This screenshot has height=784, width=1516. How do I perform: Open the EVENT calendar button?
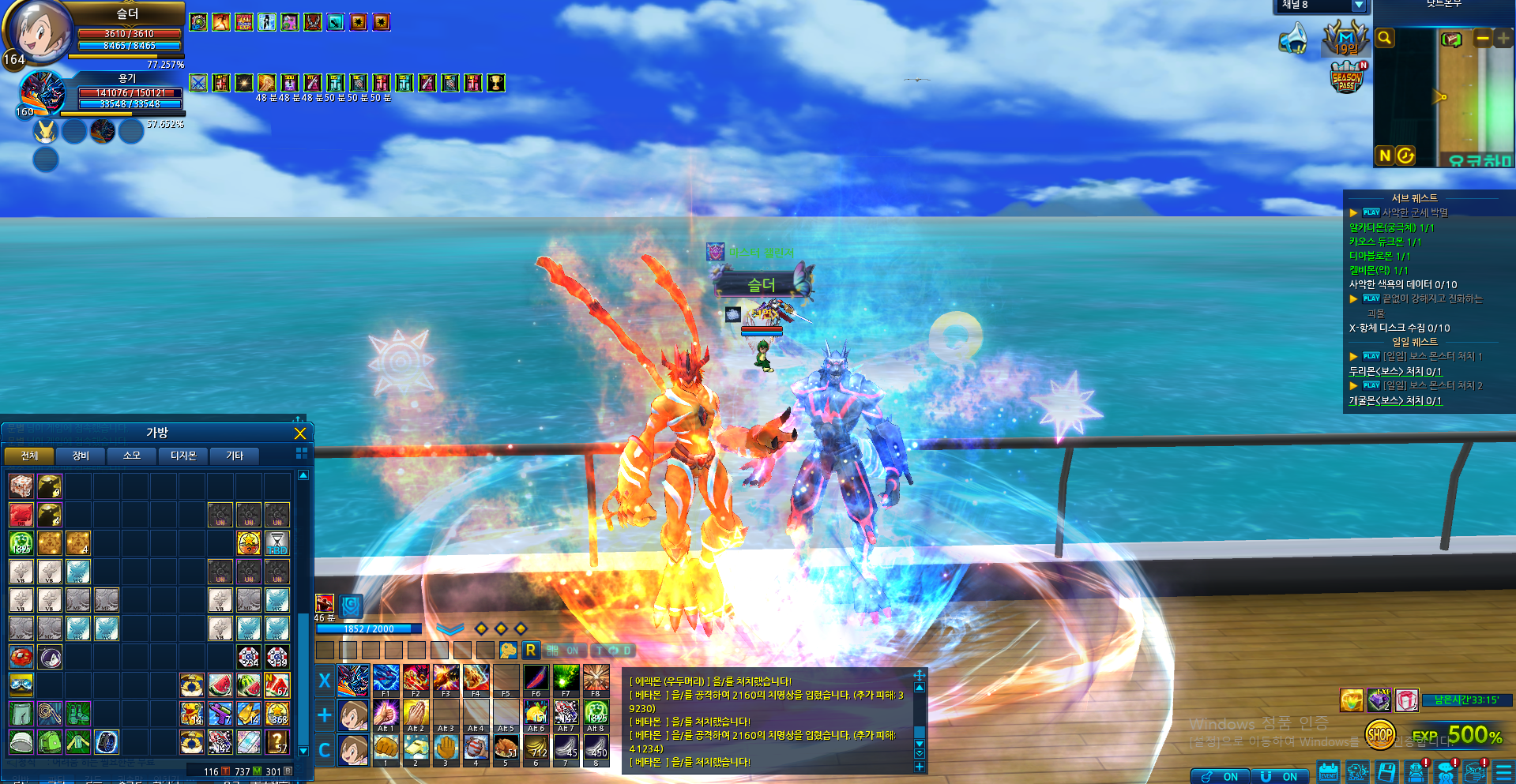click(x=1329, y=772)
